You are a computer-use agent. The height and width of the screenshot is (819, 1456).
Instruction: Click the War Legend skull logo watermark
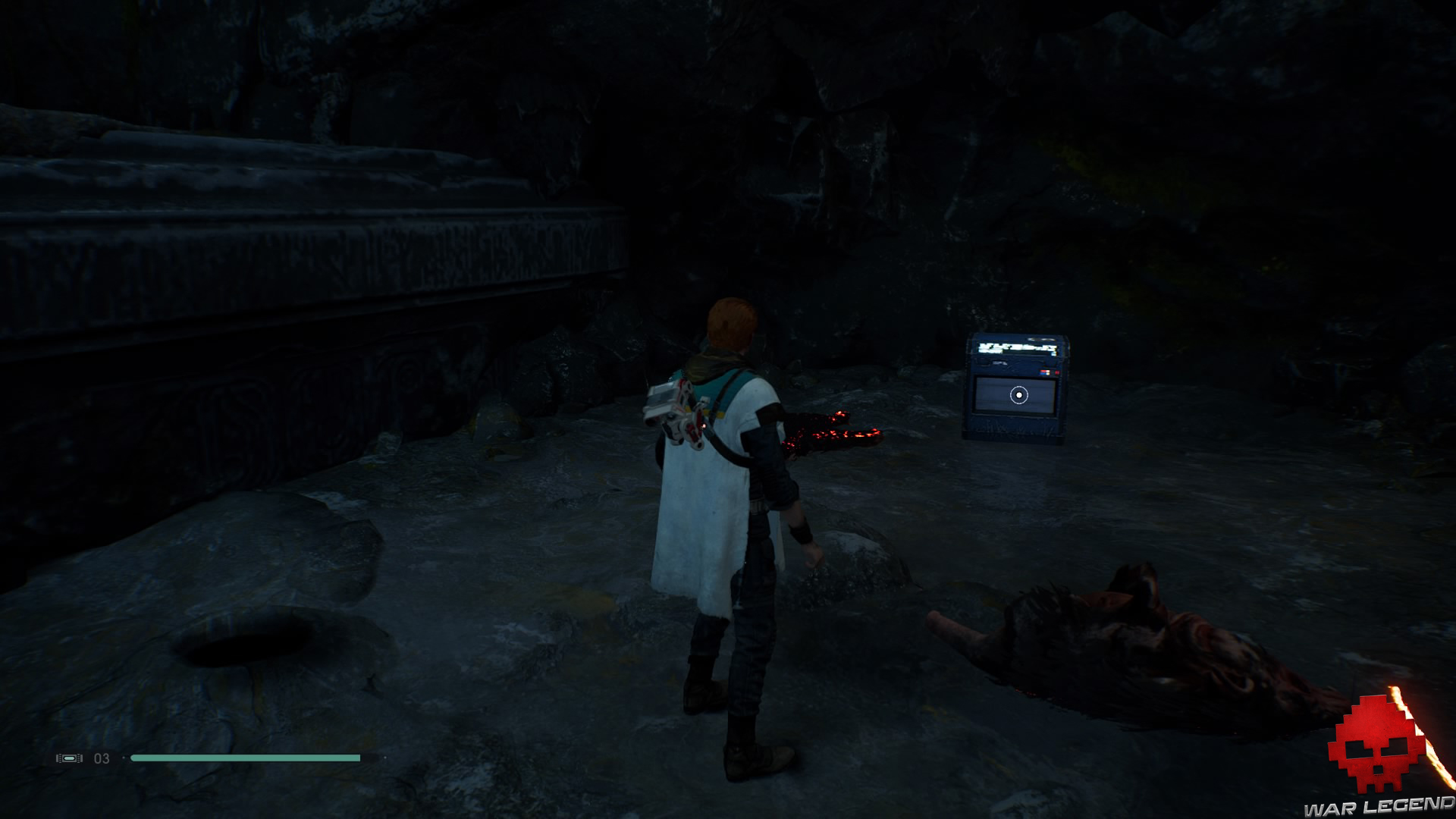(1374, 746)
